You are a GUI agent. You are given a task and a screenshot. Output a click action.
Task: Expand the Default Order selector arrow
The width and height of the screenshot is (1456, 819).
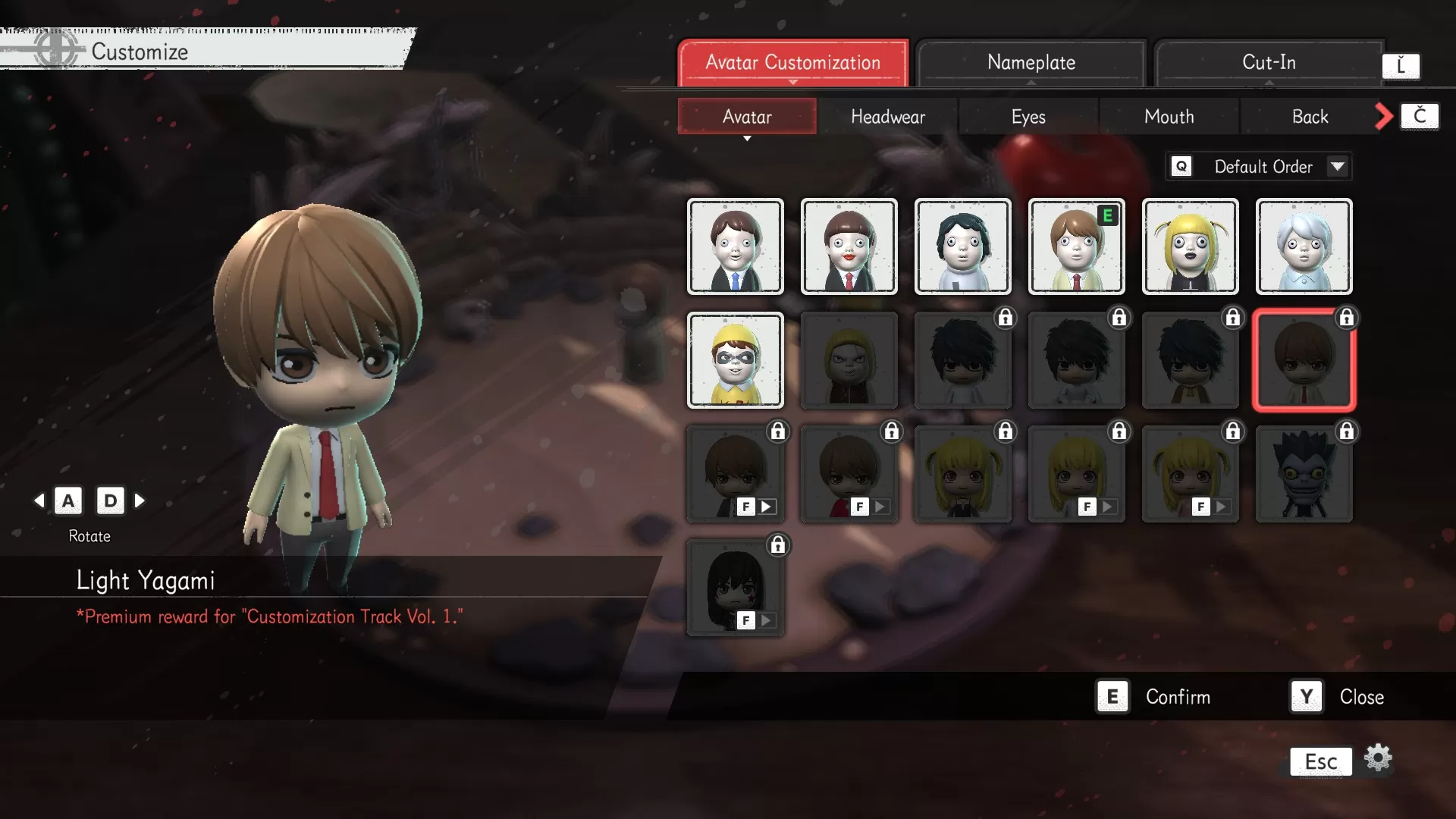(x=1338, y=166)
